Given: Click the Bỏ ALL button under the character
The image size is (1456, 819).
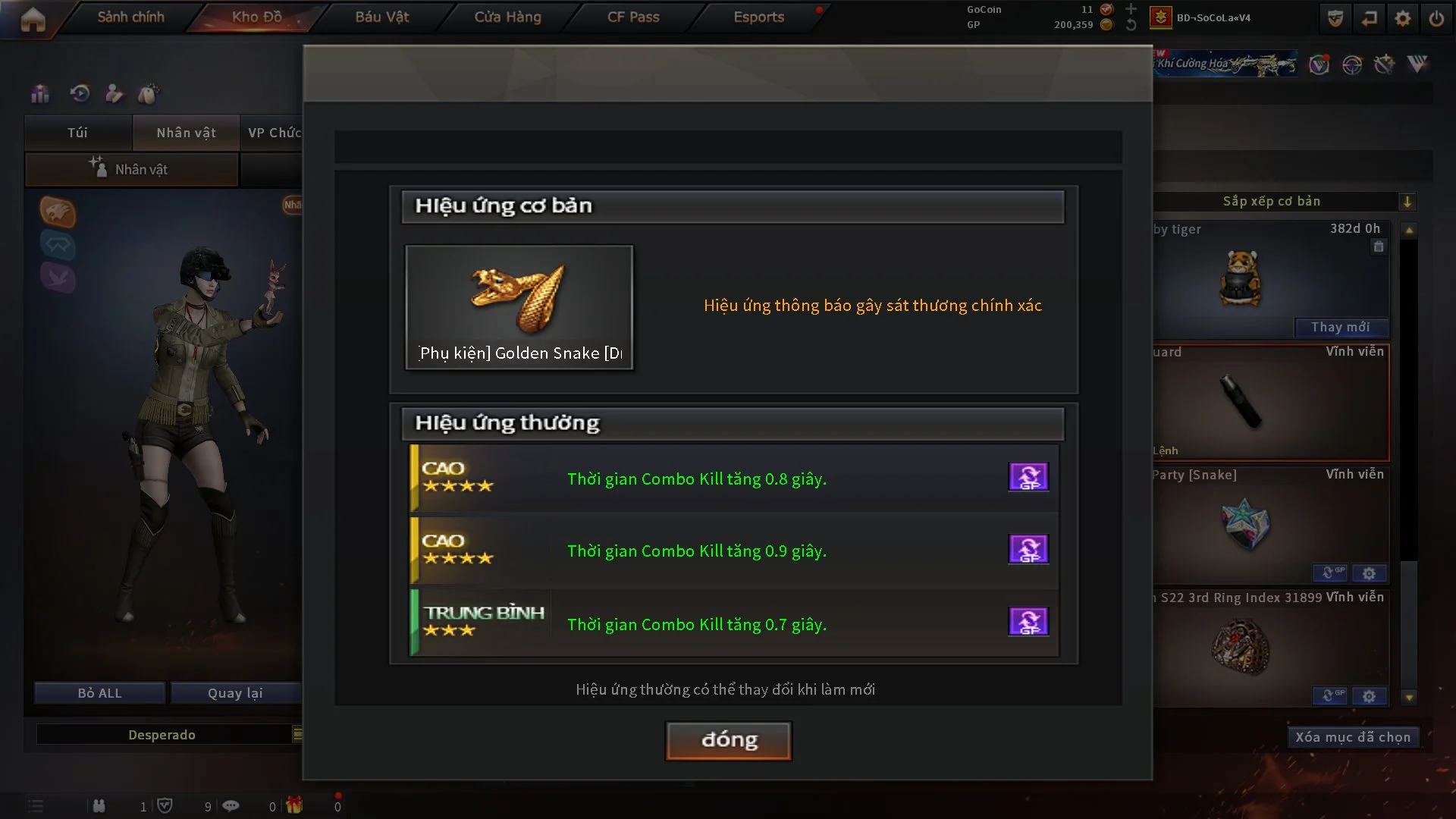Looking at the screenshot, I should (x=99, y=692).
